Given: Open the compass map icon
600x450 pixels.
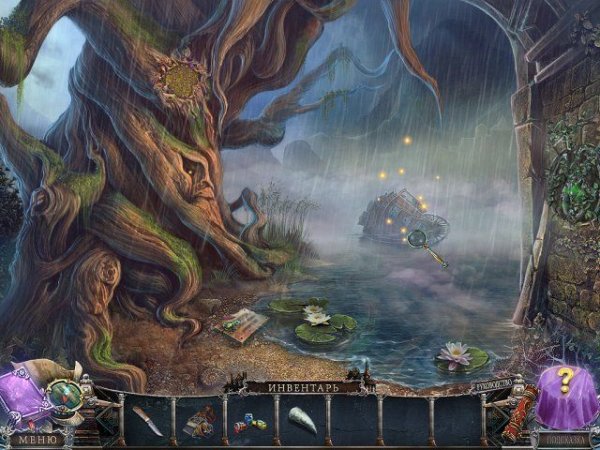Looking at the screenshot, I should pyautogui.click(x=69, y=394).
